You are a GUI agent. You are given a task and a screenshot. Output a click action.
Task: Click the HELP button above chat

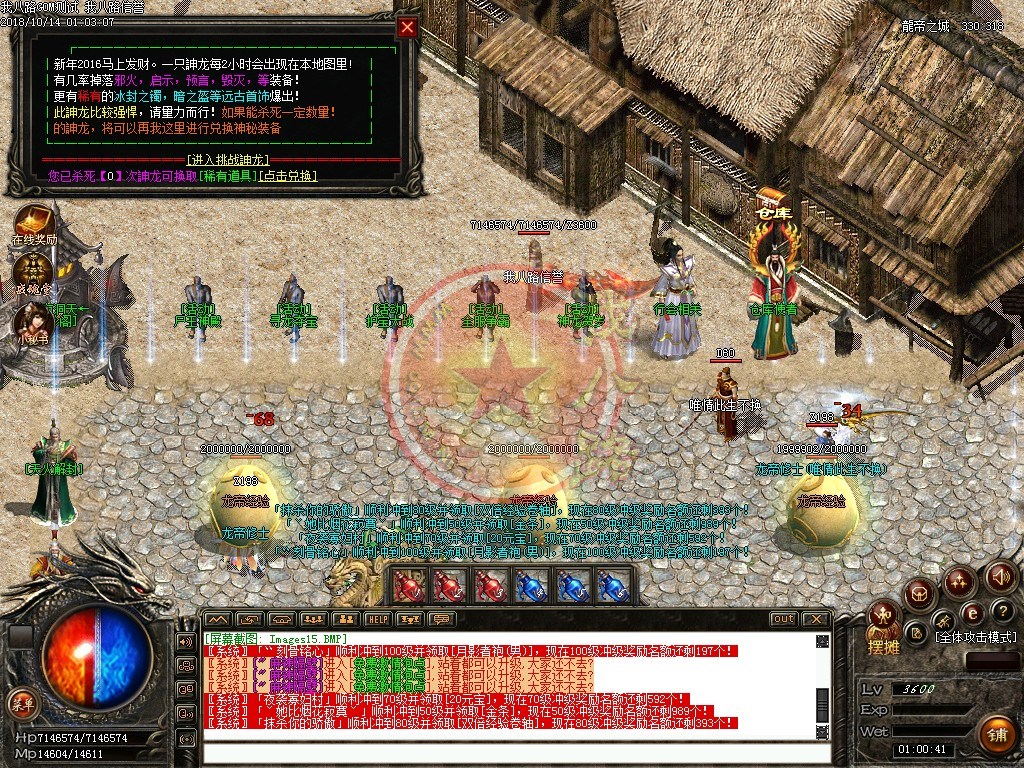[x=377, y=619]
